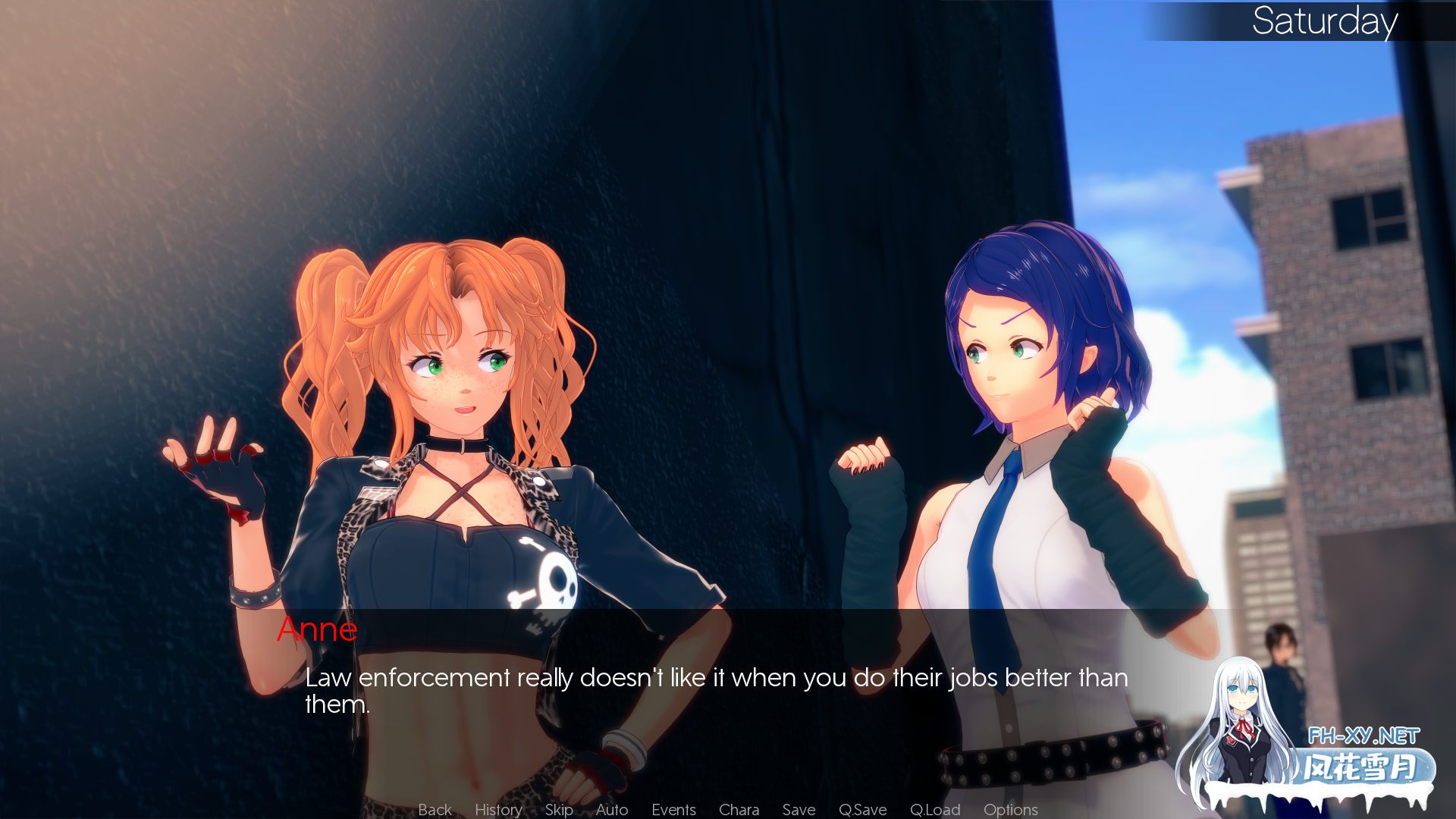Click the Saturday banner
1456x819 pixels.
[x=1326, y=23]
